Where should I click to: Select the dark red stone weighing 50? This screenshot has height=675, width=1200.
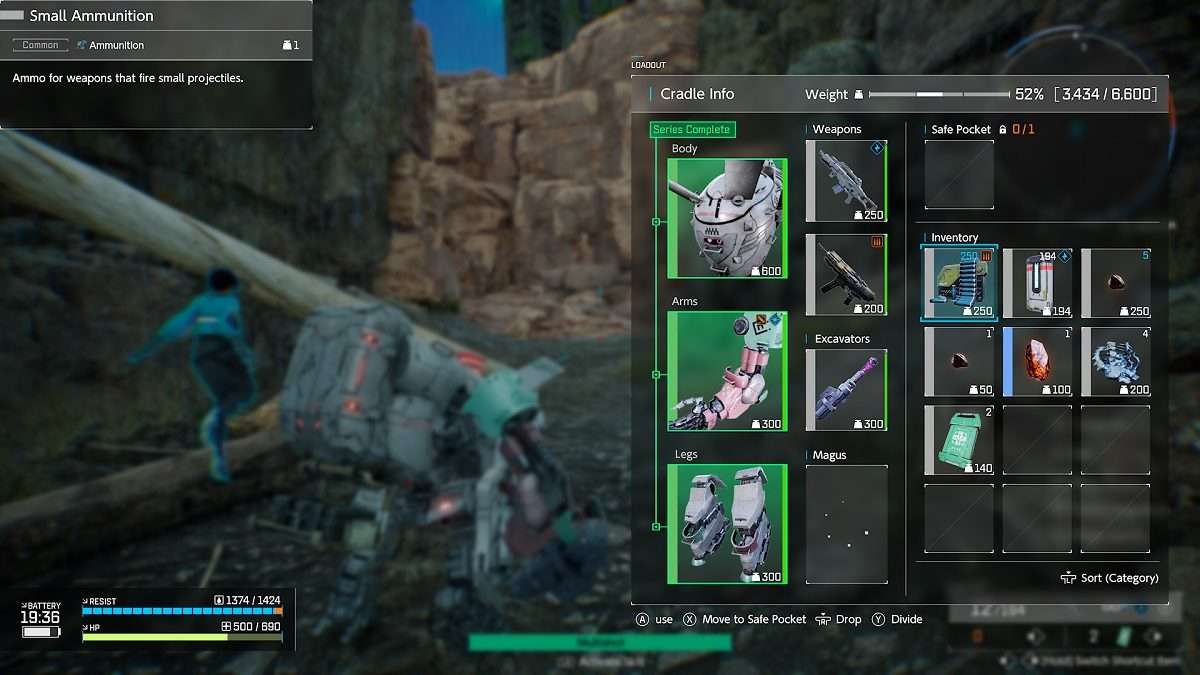click(x=959, y=362)
